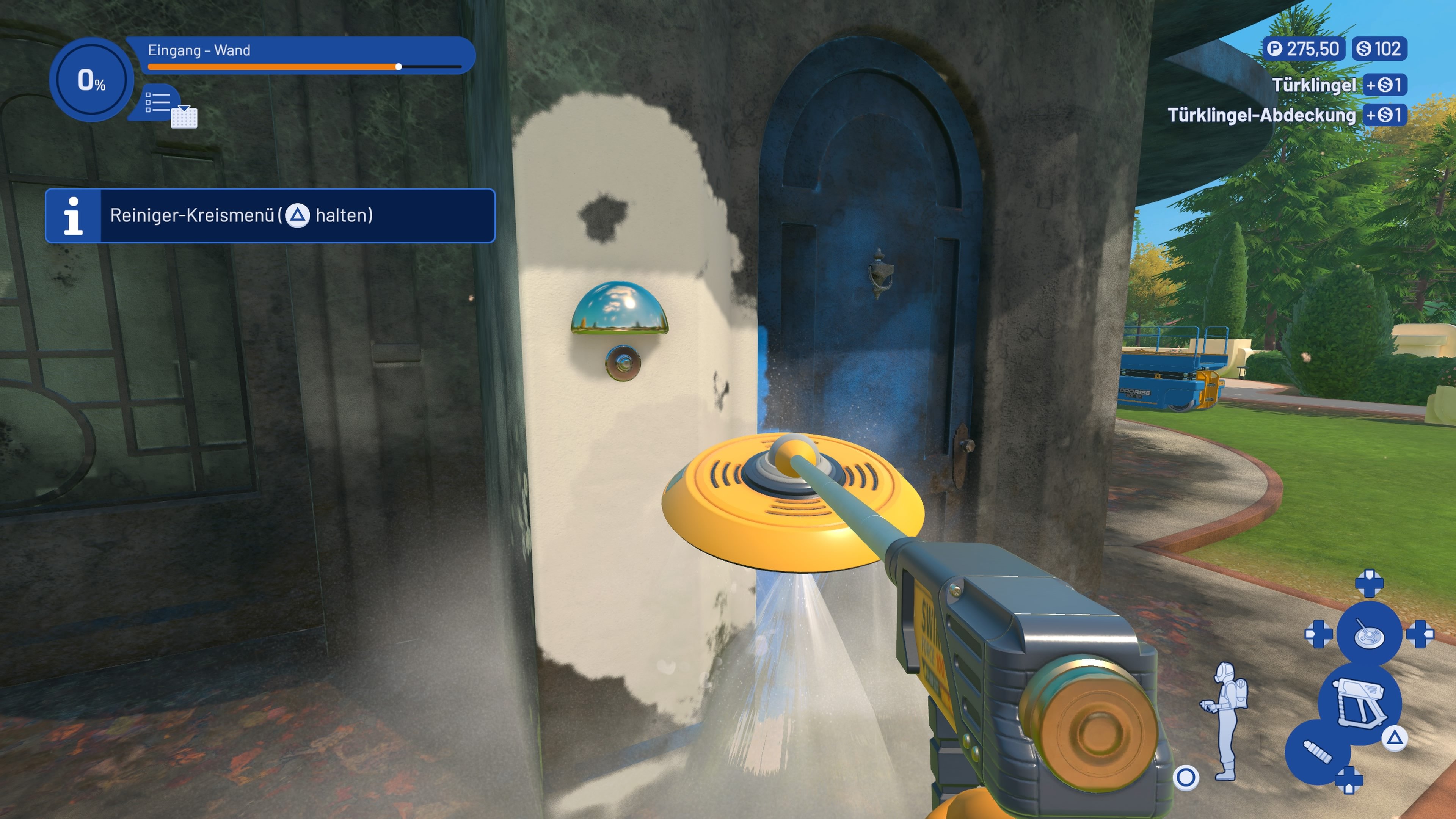Viewport: 1456px width, 819px height.
Task: Toggle the d-pad up prompt above the equipment wheel
Action: pos(1370,583)
